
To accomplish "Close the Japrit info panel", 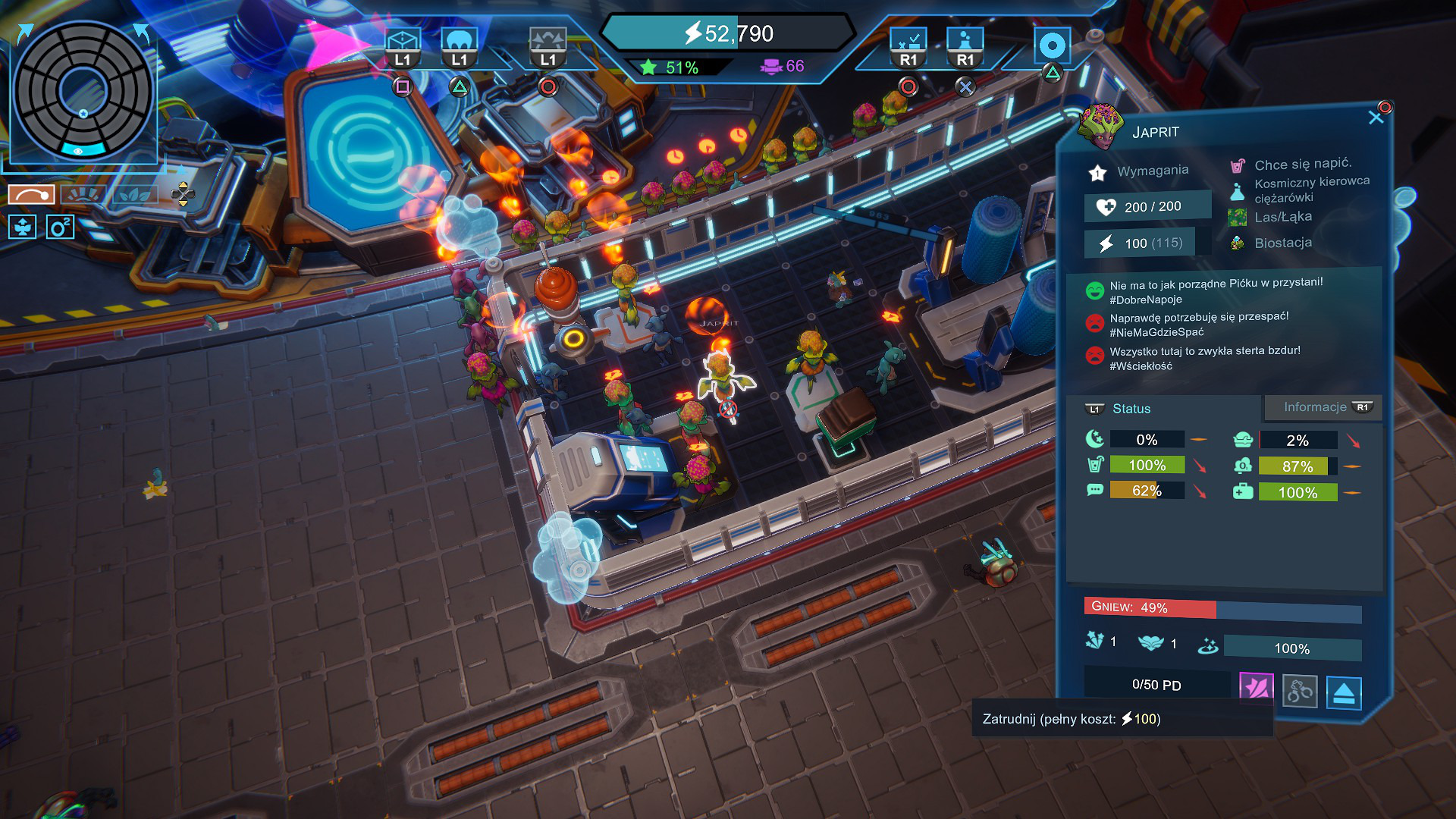I will pos(1376,117).
